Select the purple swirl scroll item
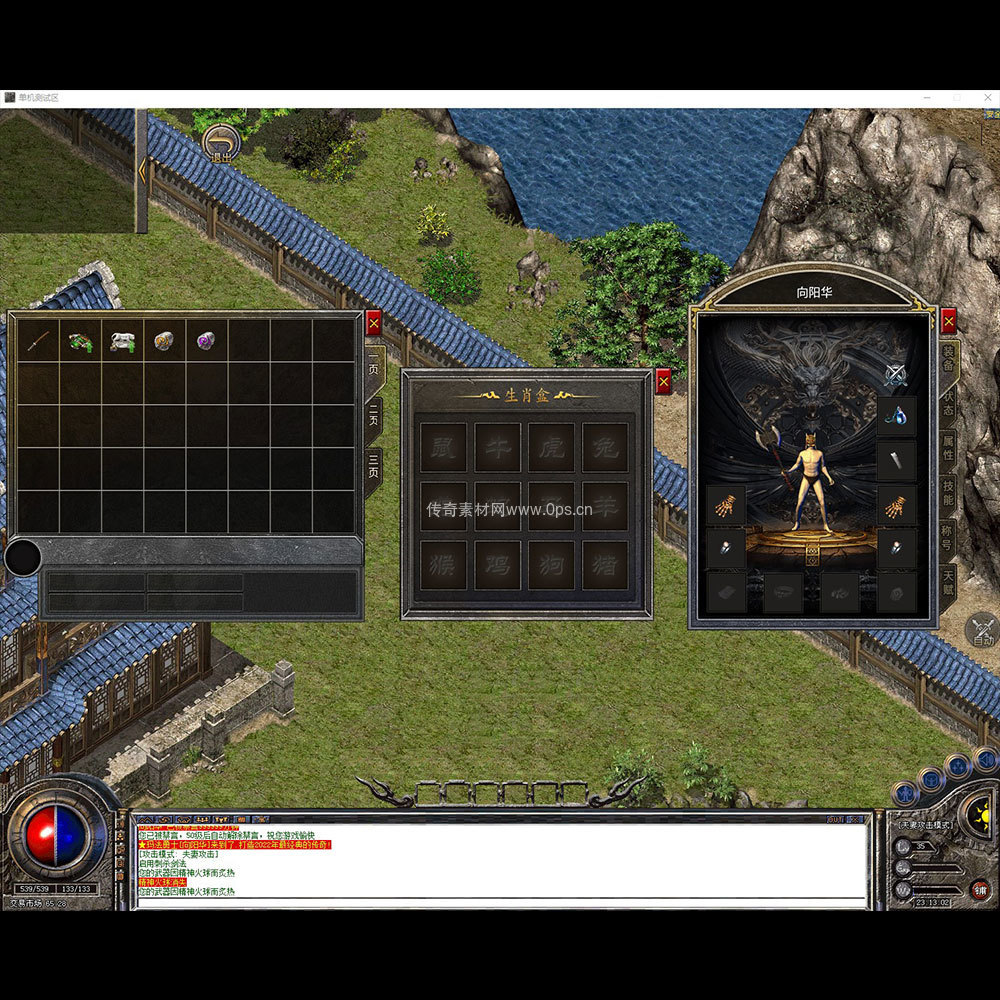This screenshot has height=1000, width=1000. tap(206, 341)
